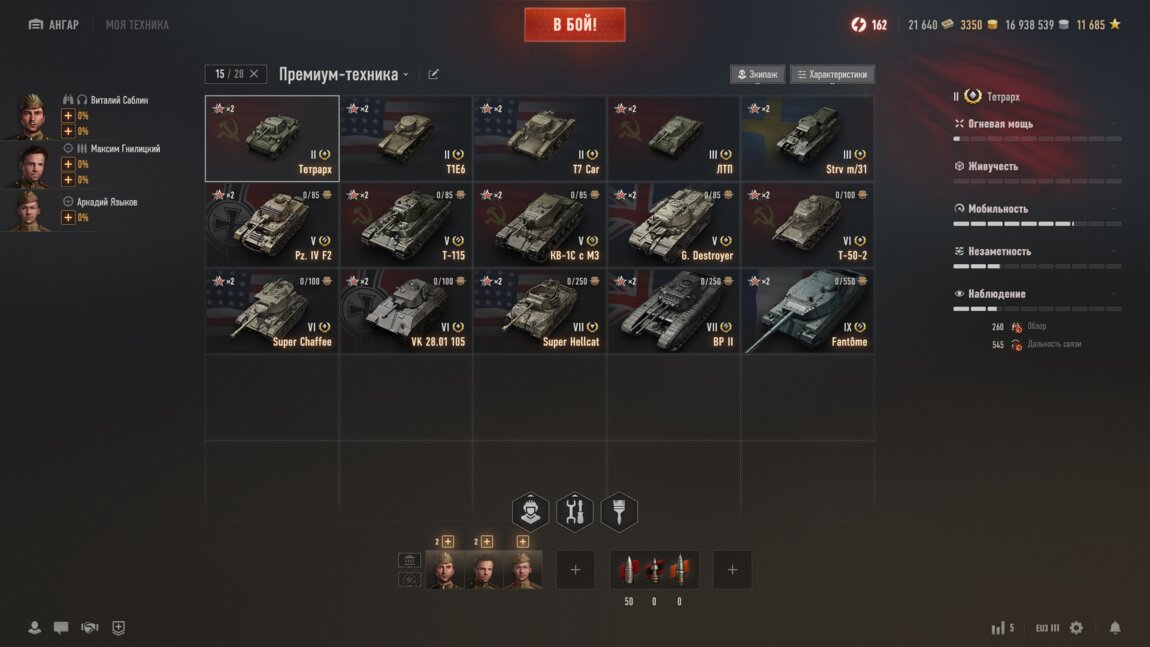Open crew member Виталий Саблин
1150x647 pixels.
pos(119,100)
